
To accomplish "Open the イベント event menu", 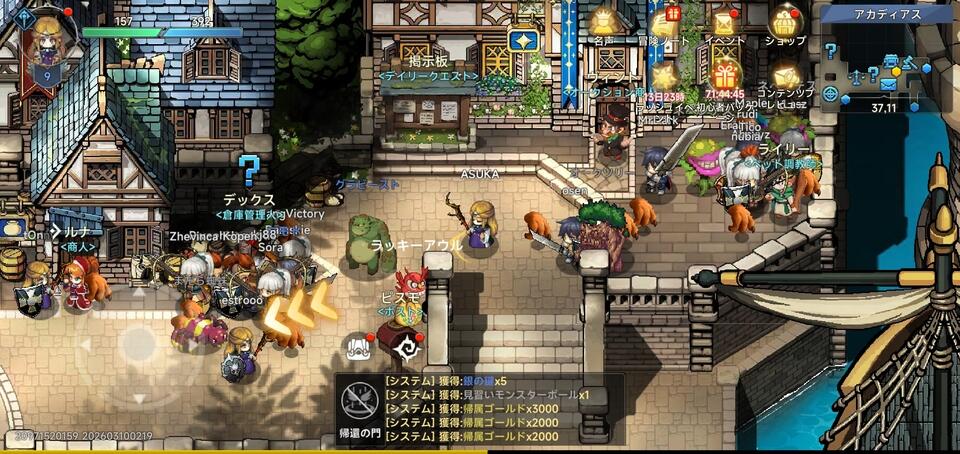I will [725, 22].
